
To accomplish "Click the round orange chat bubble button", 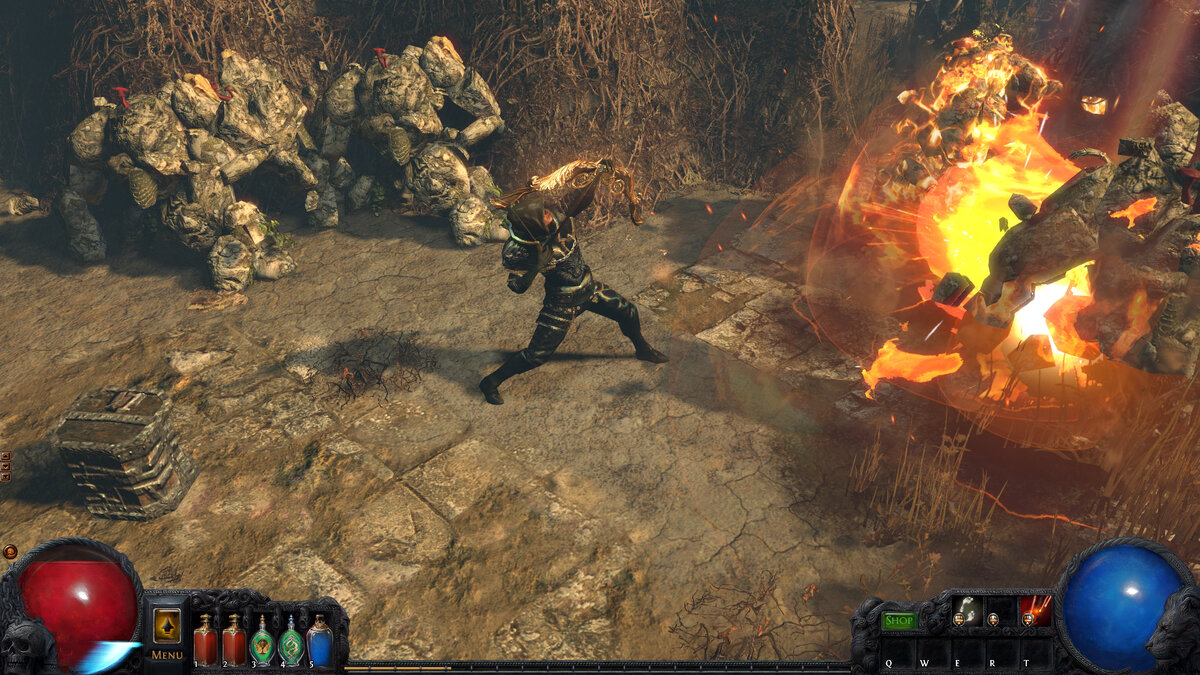I will coord(9,551).
